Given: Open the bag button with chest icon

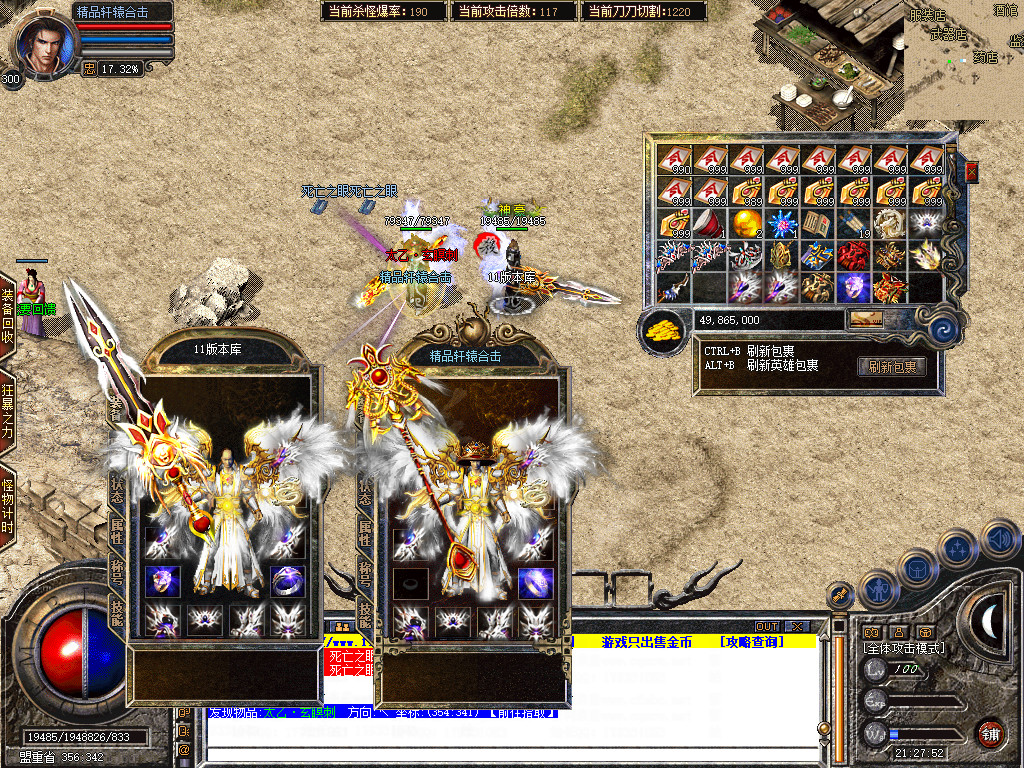Looking at the screenshot, I should (x=916, y=568).
